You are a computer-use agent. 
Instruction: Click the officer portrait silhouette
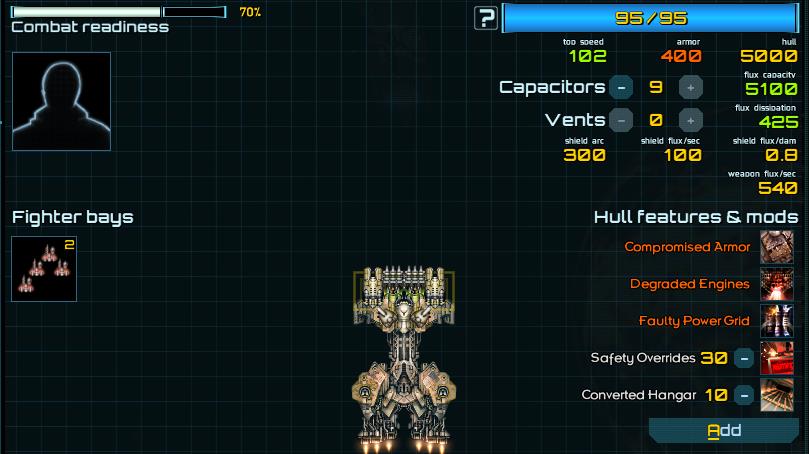point(61,101)
